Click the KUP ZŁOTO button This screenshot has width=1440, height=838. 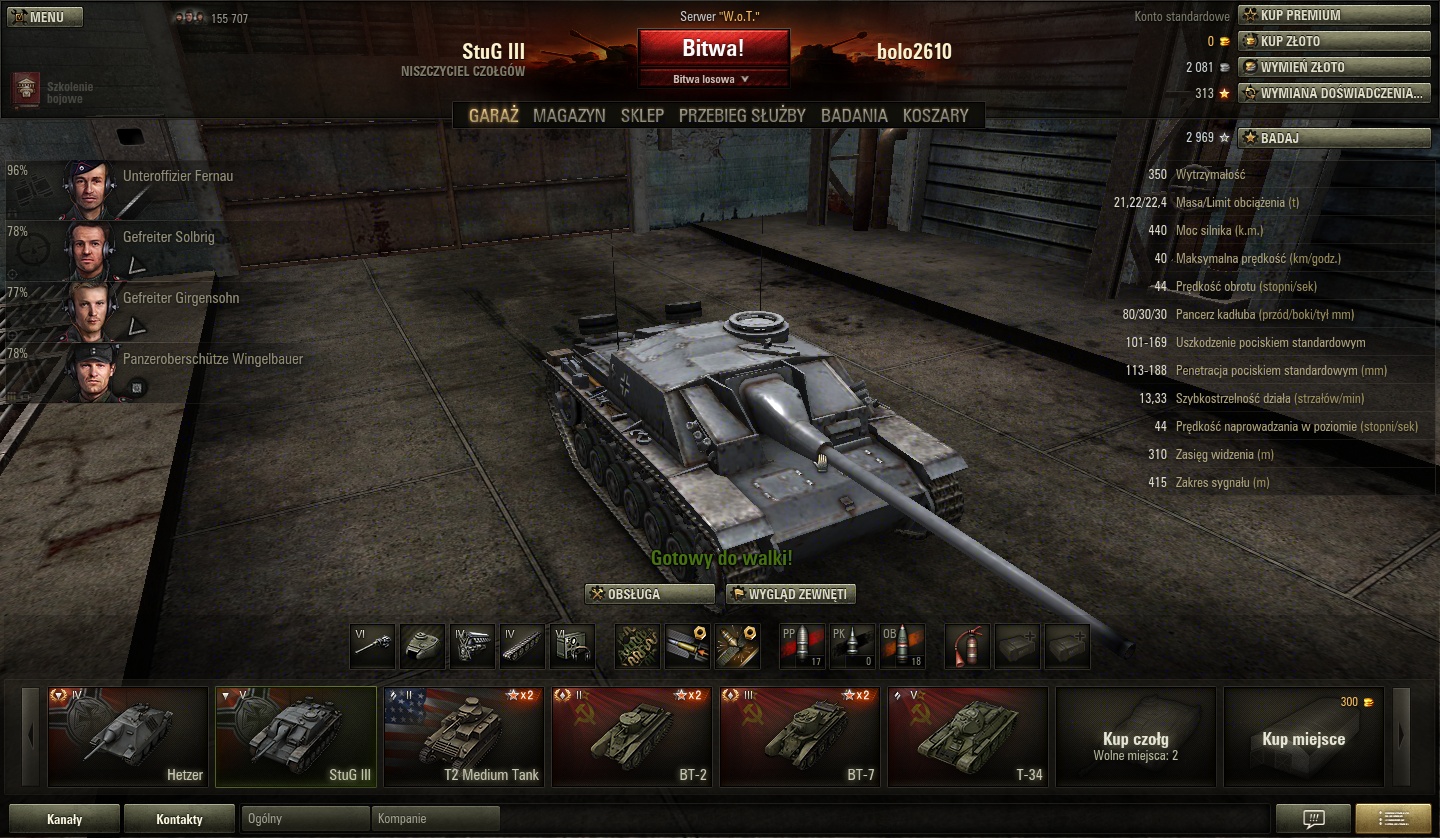(1334, 41)
